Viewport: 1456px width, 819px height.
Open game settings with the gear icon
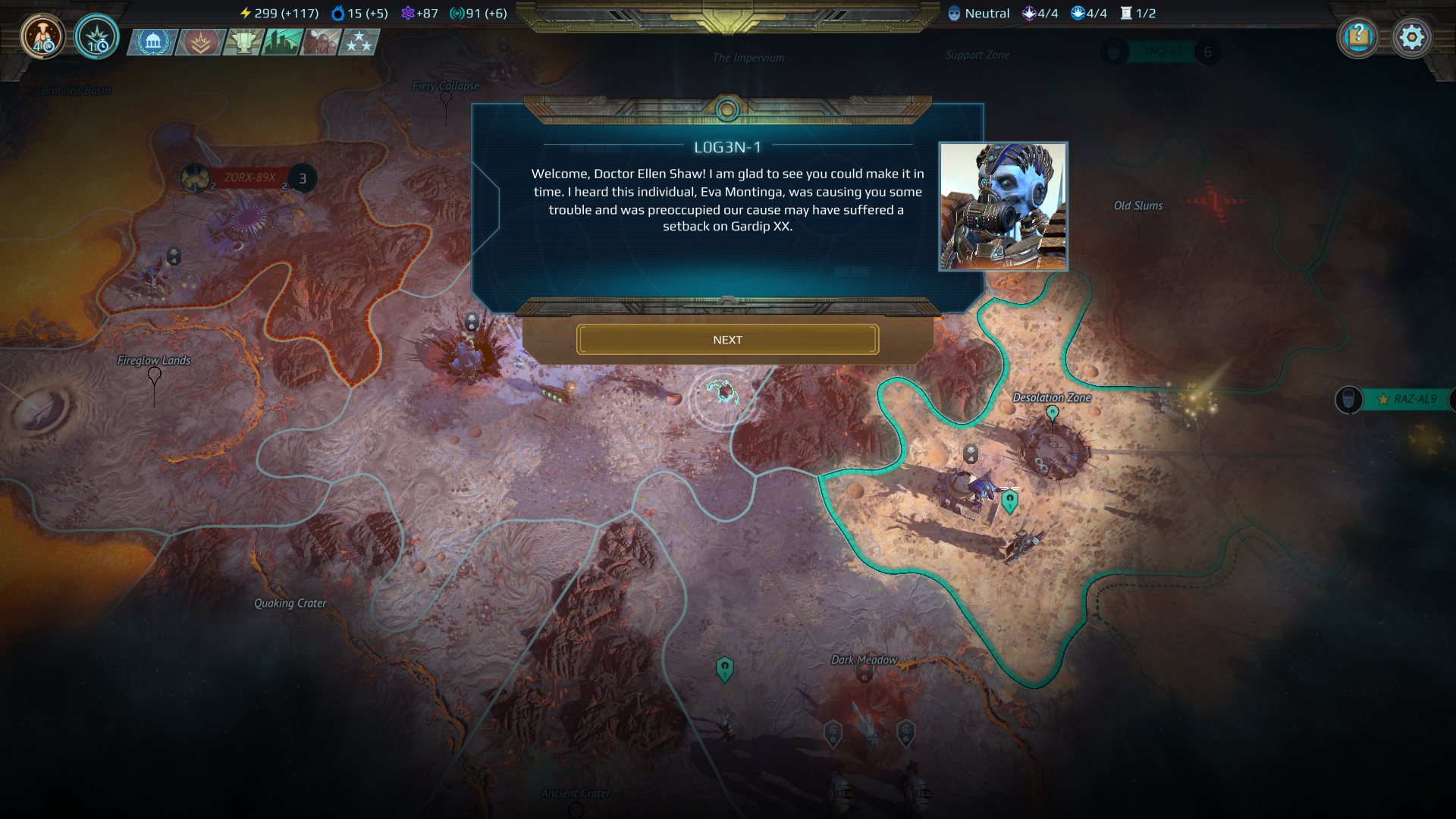(x=1412, y=36)
